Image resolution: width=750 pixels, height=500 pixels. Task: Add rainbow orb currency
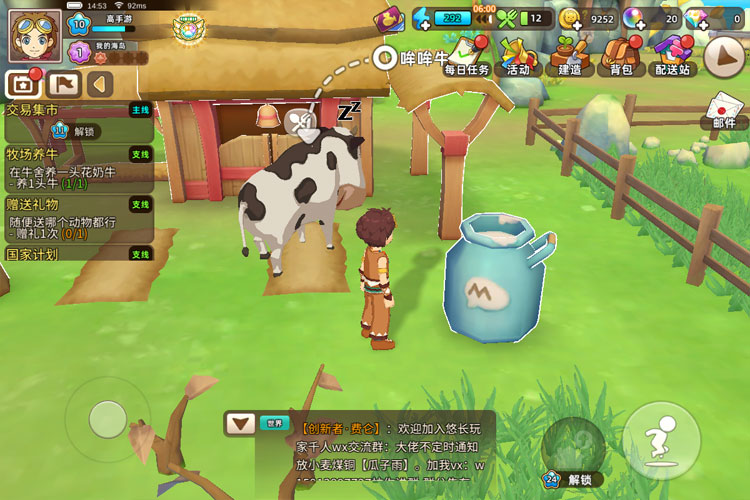(x=634, y=18)
